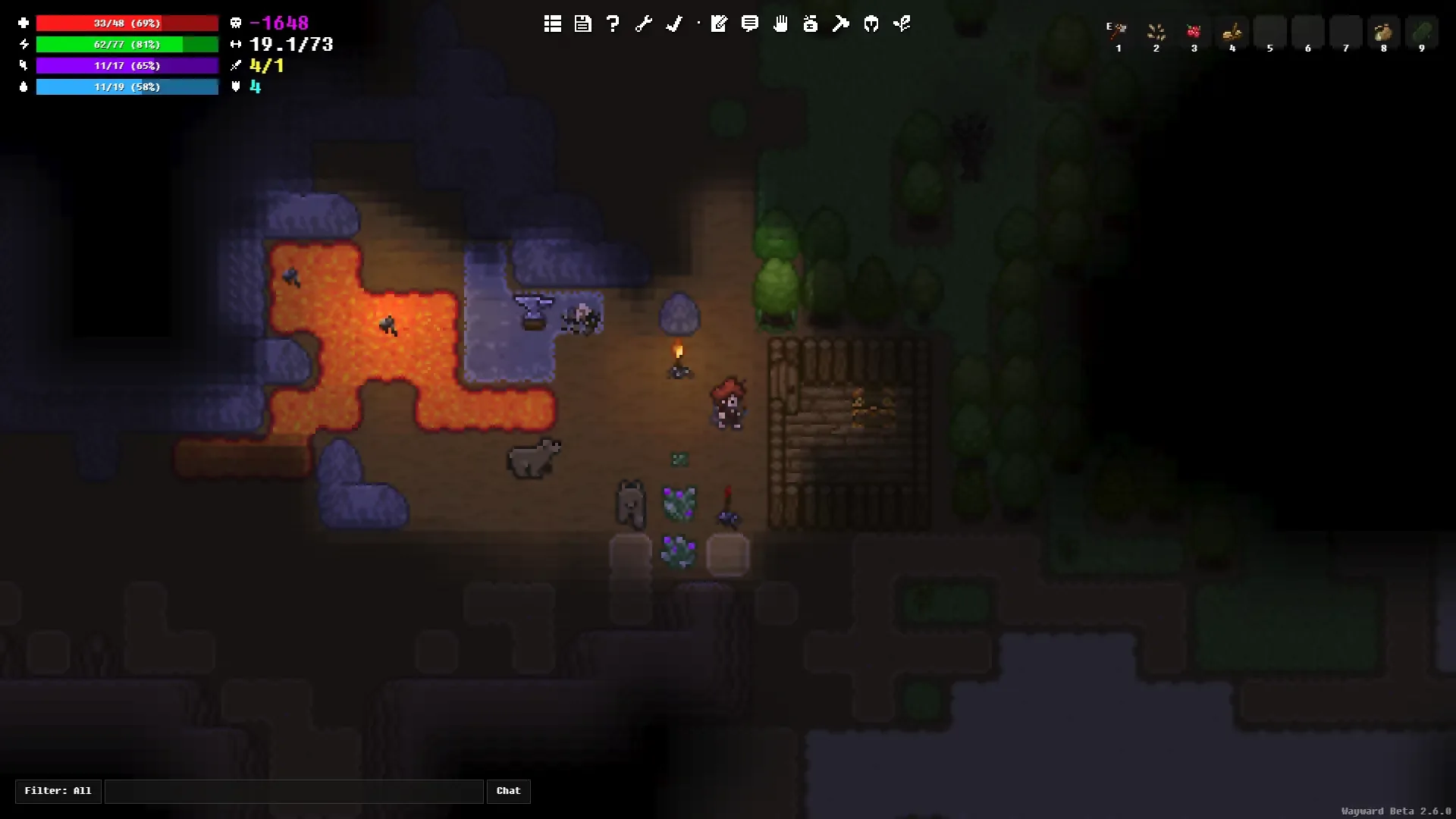Select the hand drop icon

780,24
